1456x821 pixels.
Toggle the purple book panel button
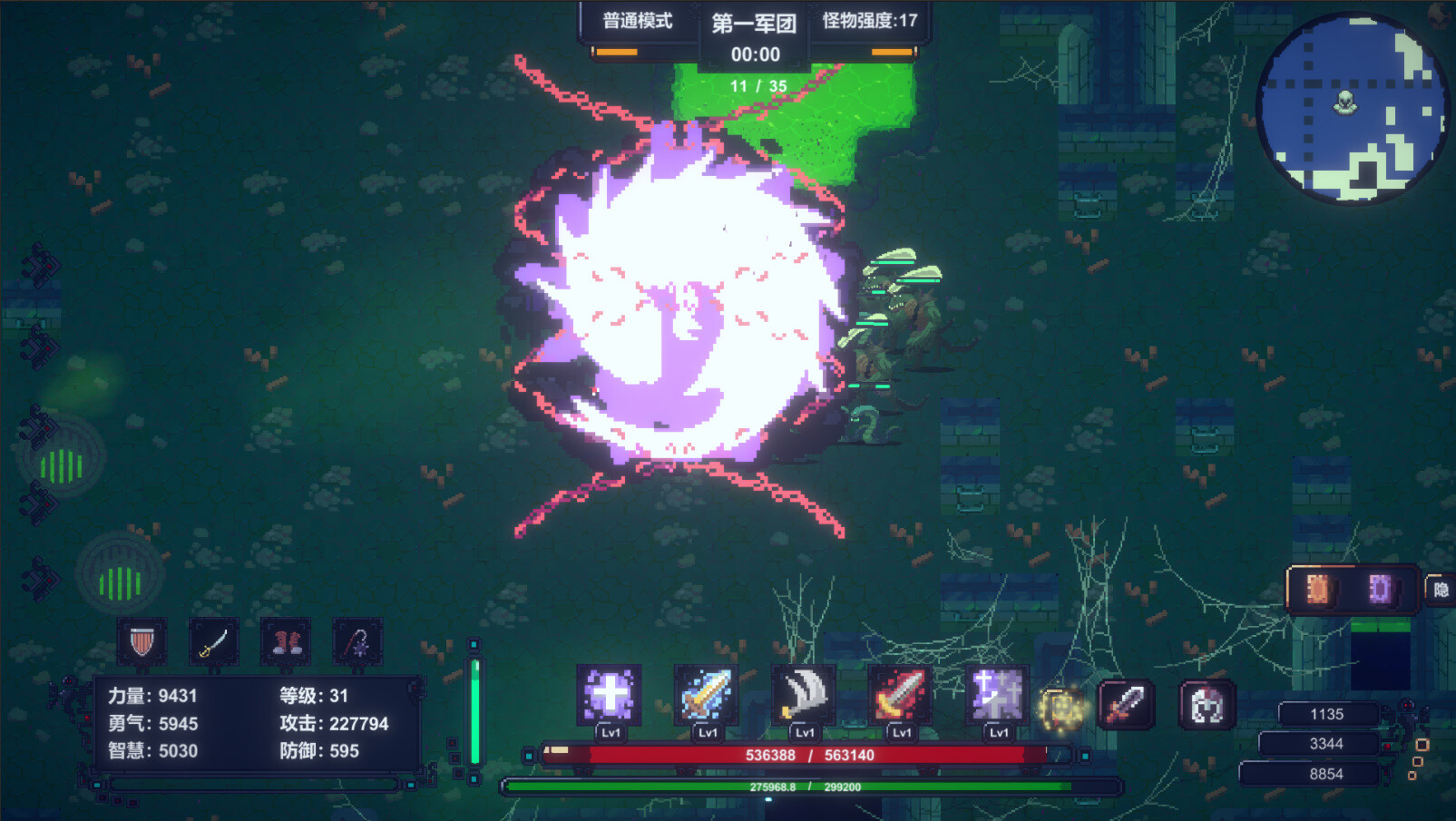pos(1380,587)
